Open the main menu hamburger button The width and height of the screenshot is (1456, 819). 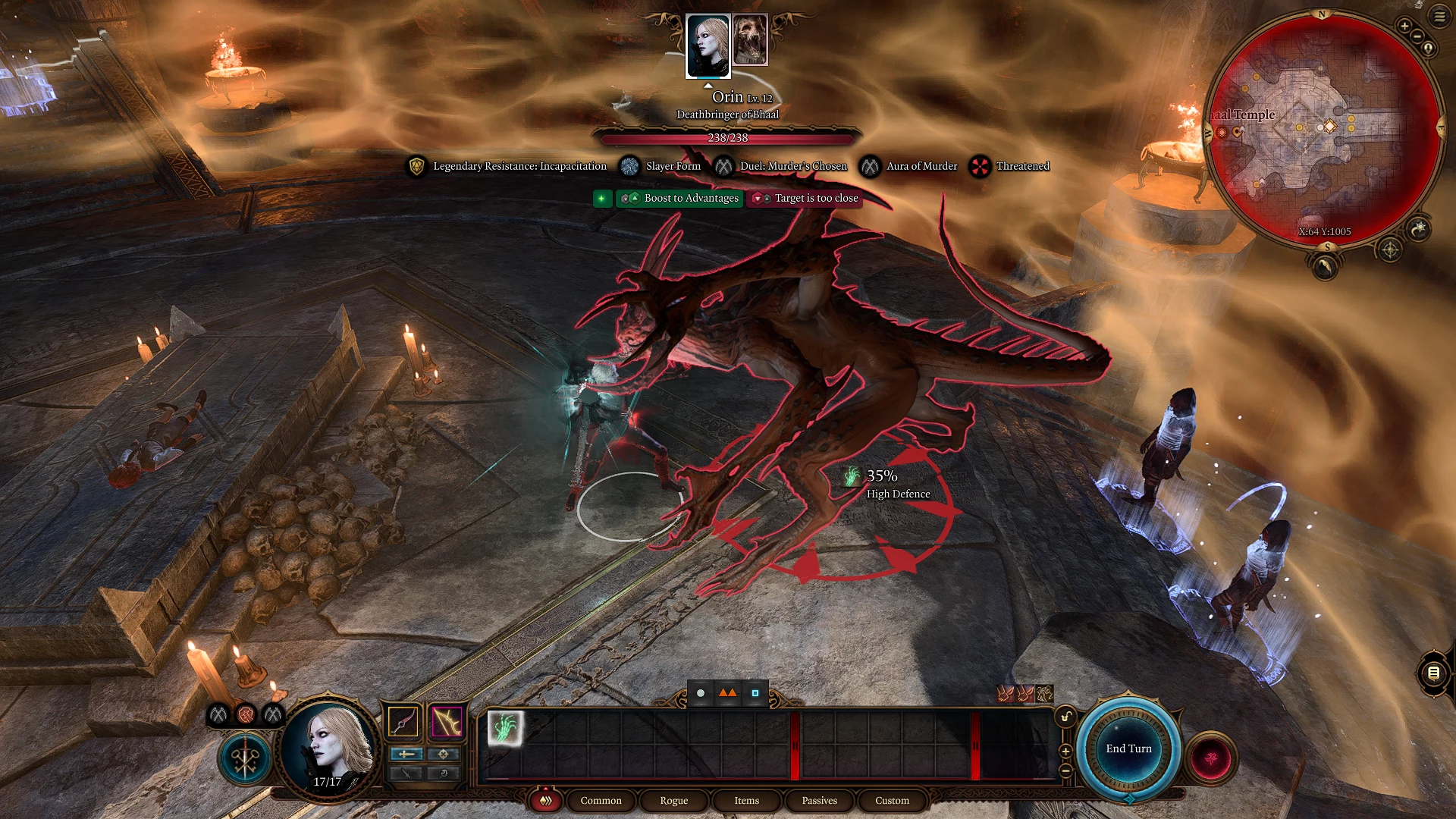click(x=1439, y=16)
